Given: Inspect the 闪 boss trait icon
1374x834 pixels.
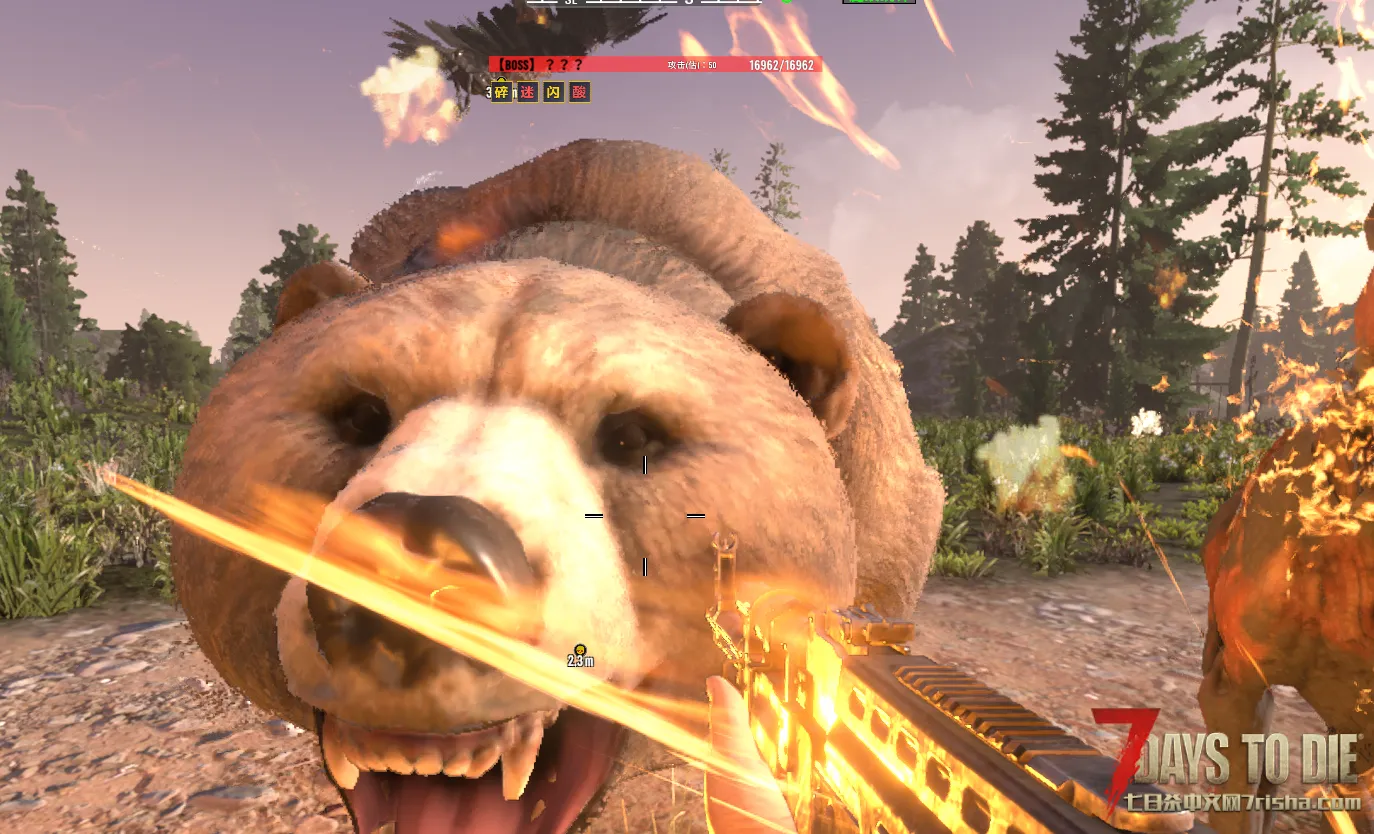Looking at the screenshot, I should [x=553, y=92].
